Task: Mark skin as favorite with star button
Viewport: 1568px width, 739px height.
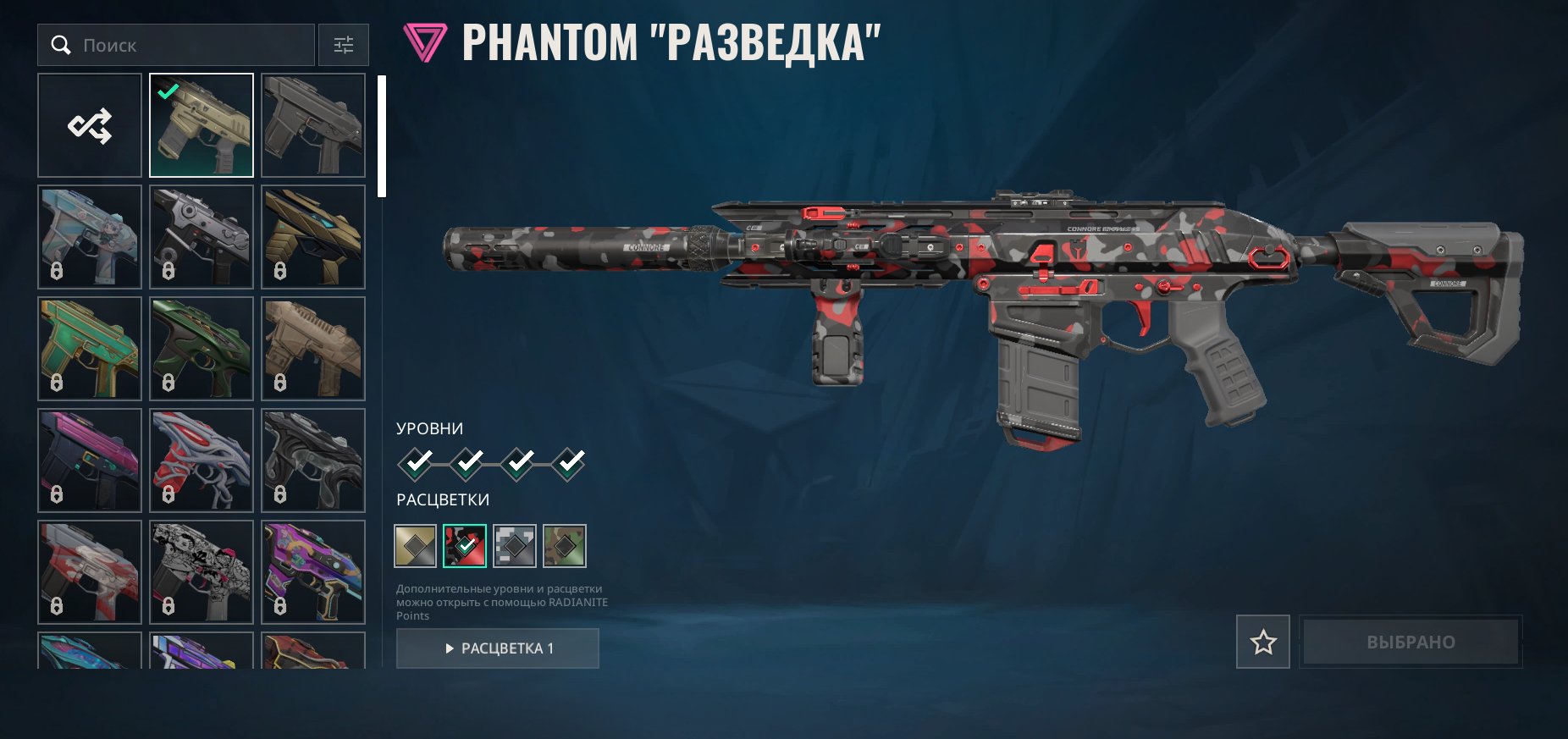Action: (1263, 642)
